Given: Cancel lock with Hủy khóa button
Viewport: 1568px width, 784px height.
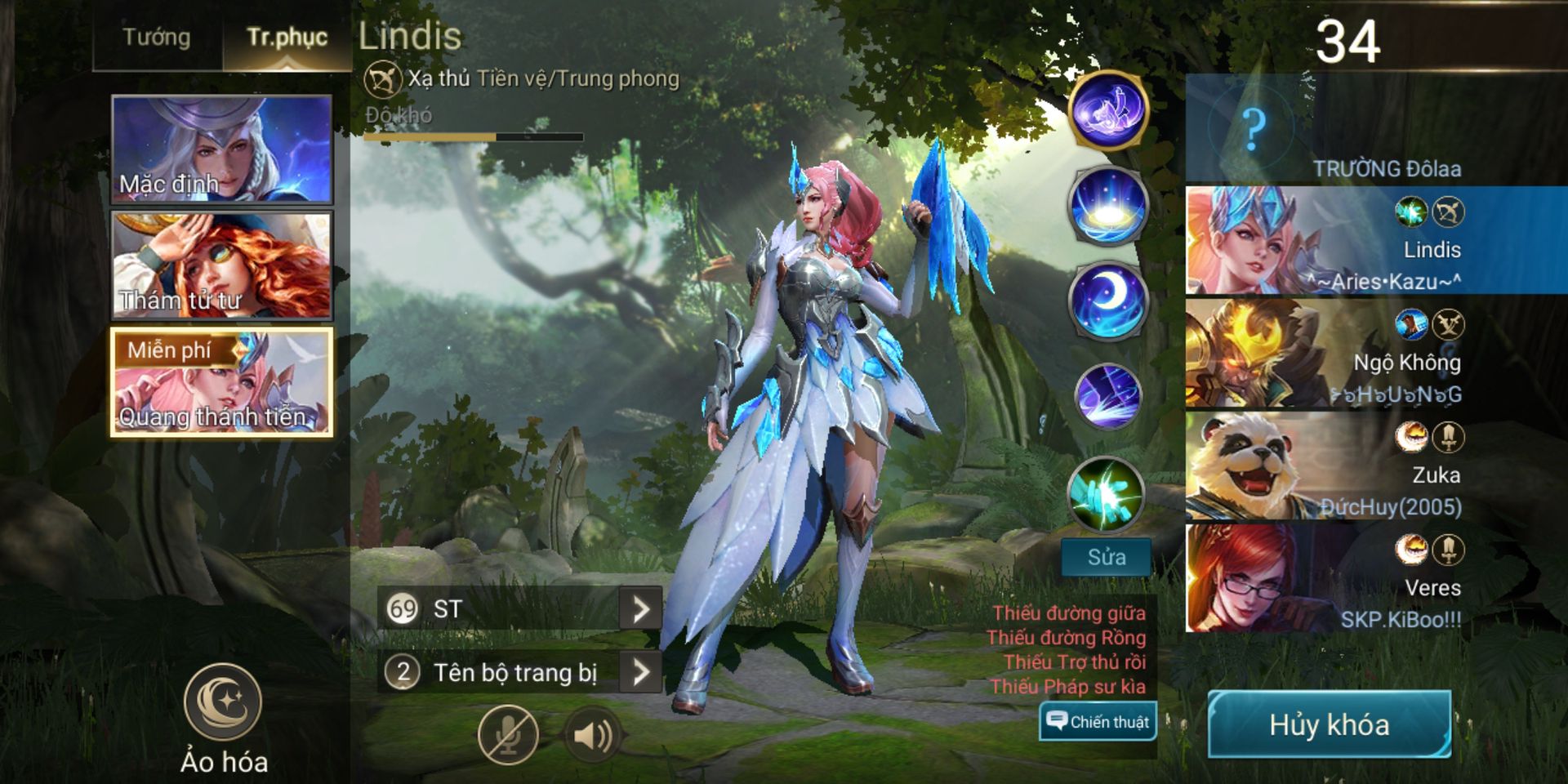Looking at the screenshot, I should pyautogui.click(x=1329, y=724).
